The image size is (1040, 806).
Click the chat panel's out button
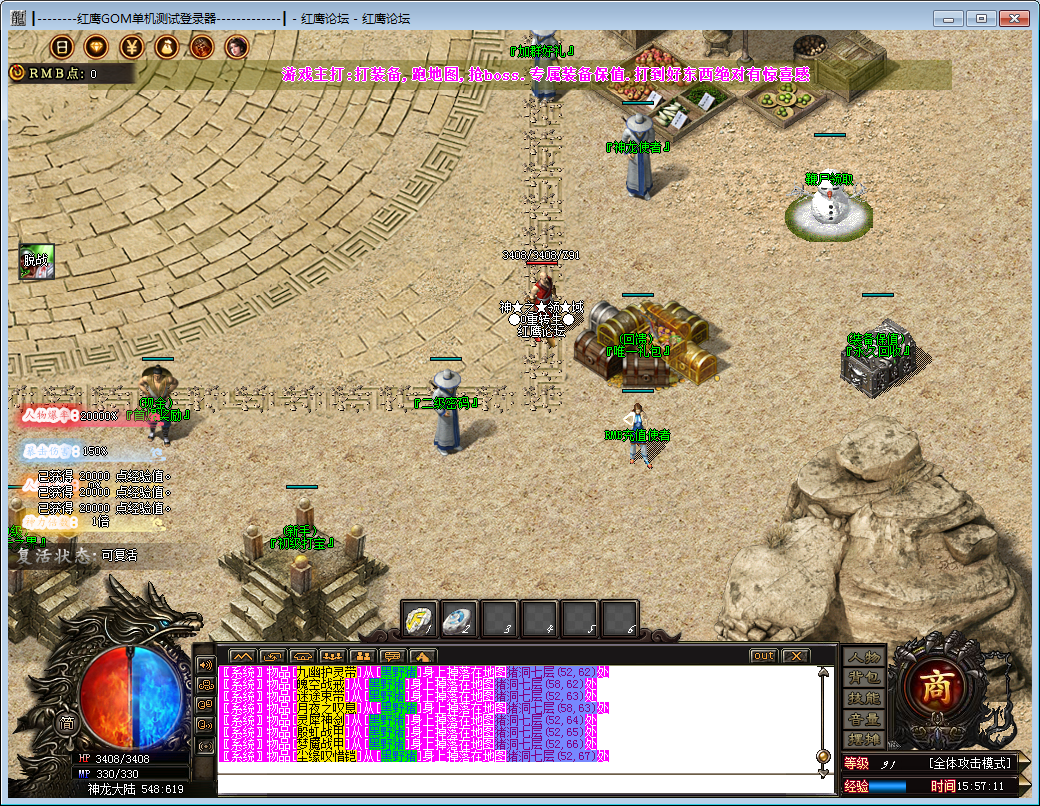point(763,656)
